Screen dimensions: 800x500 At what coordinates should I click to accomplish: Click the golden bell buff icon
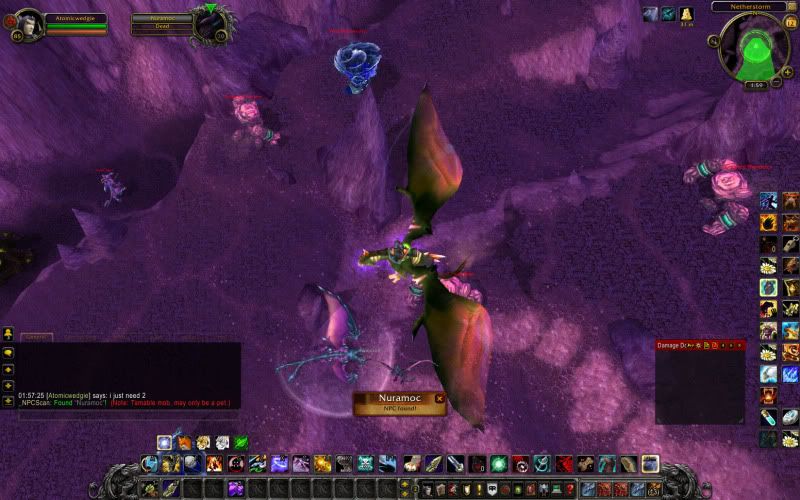click(x=687, y=14)
